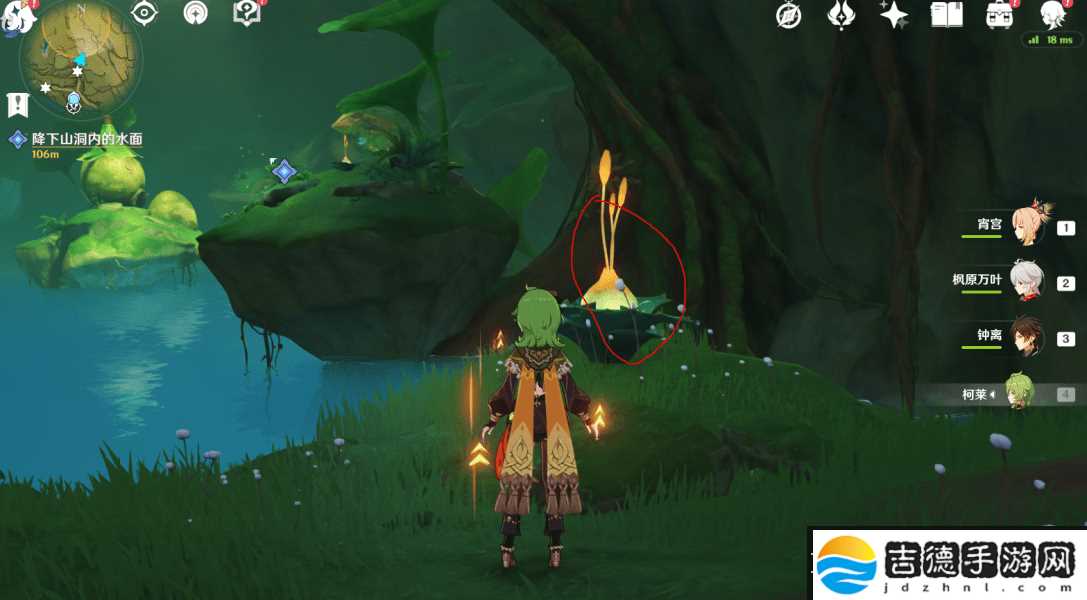Image resolution: width=1087 pixels, height=600 pixels.
Task: Activate elemental sight eye icon
Action: (146, 14)
